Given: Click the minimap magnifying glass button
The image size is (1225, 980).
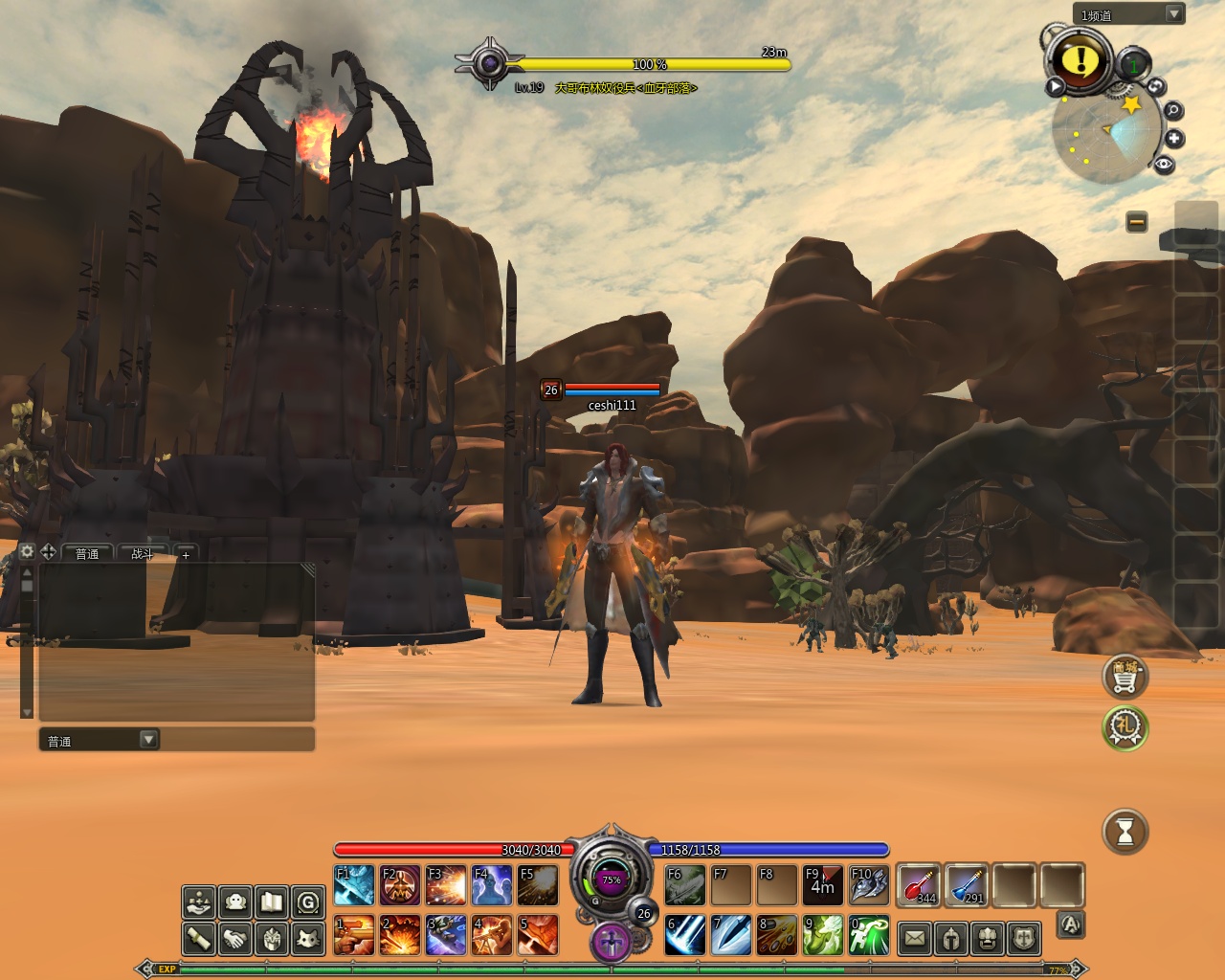Looking at the screenshot, I should (x=1172, y=111).
